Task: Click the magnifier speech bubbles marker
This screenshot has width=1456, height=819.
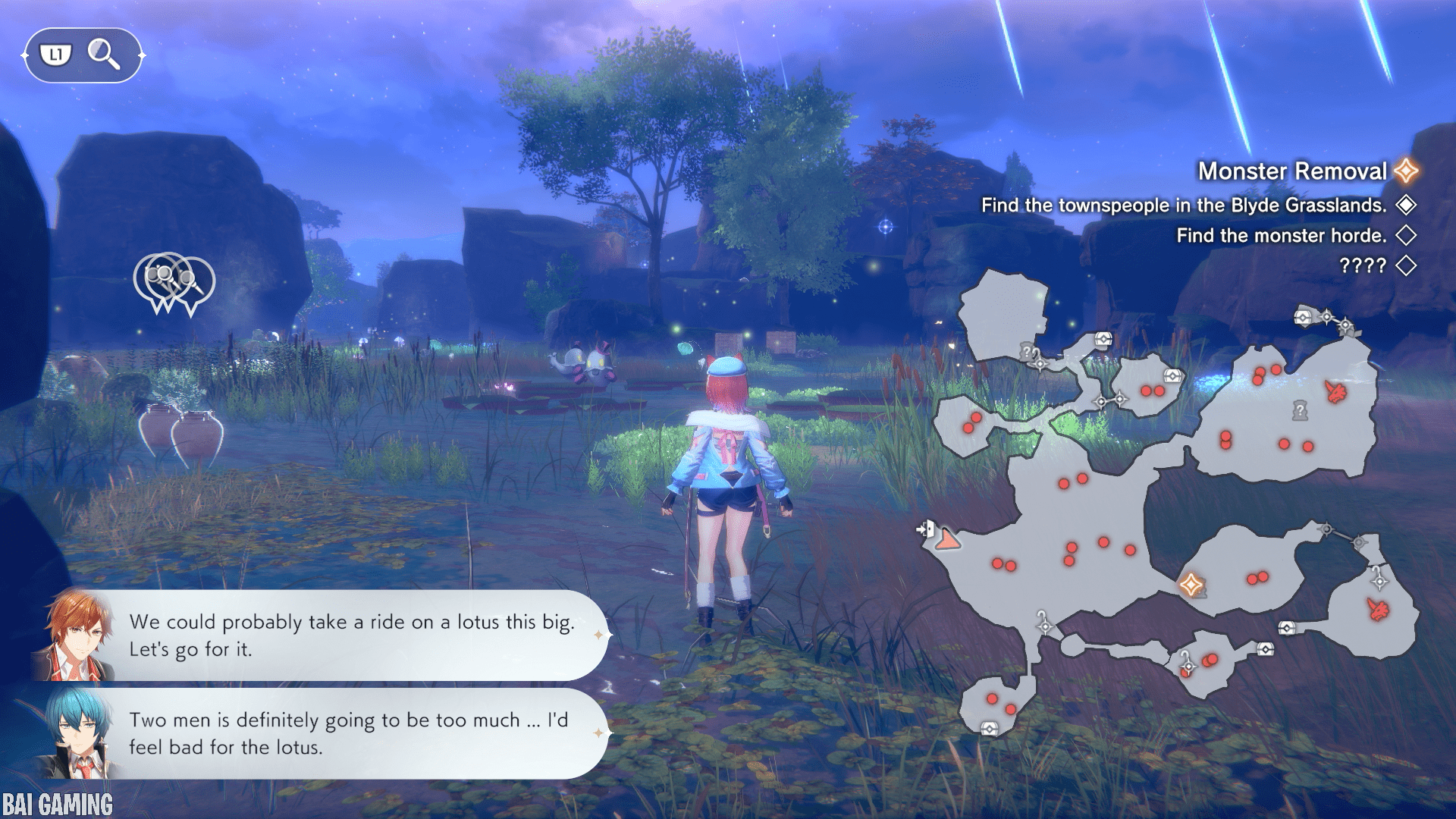Action: [174, 282]
